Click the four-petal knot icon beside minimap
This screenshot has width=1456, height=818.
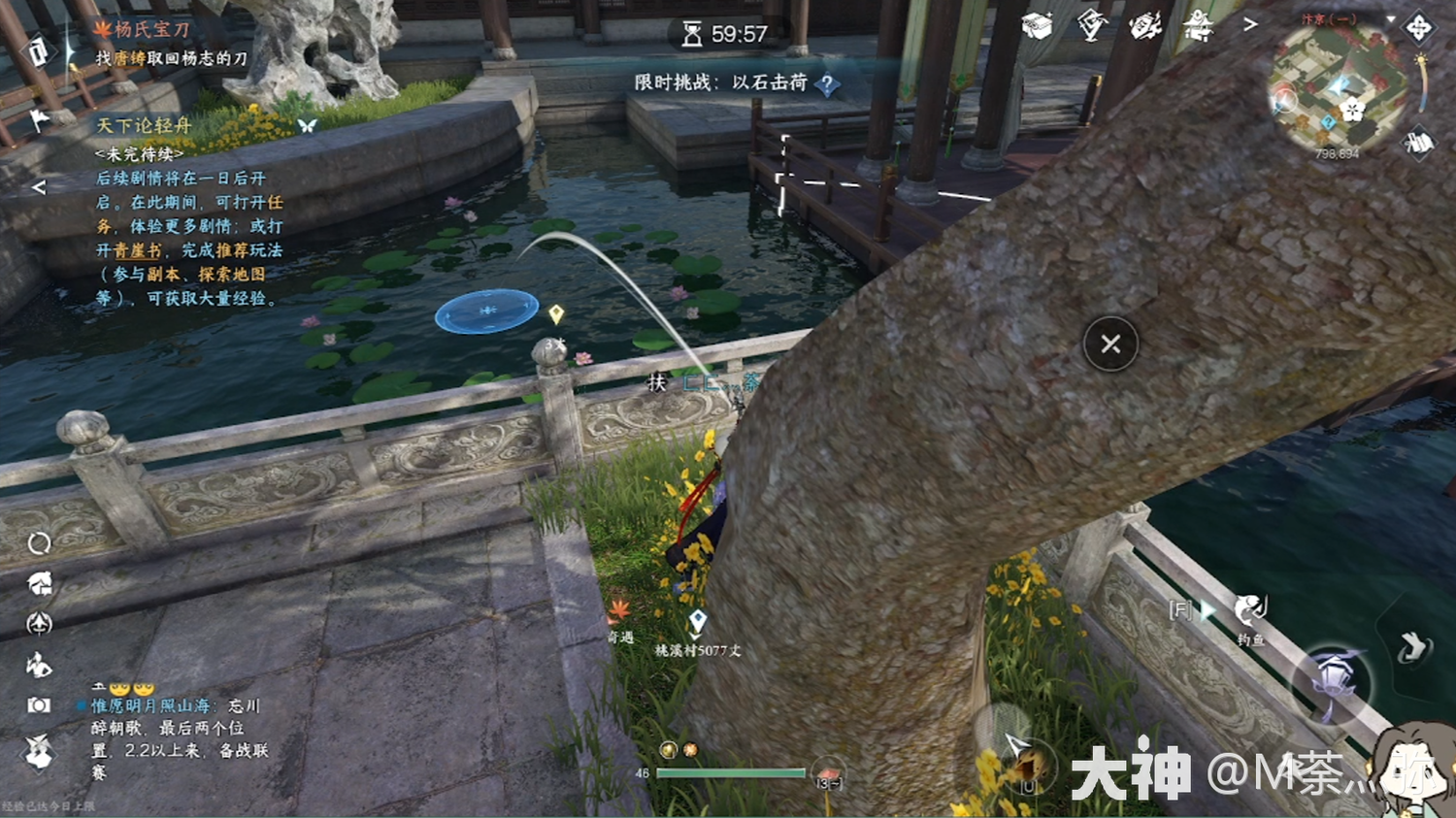pos(1418,27)
